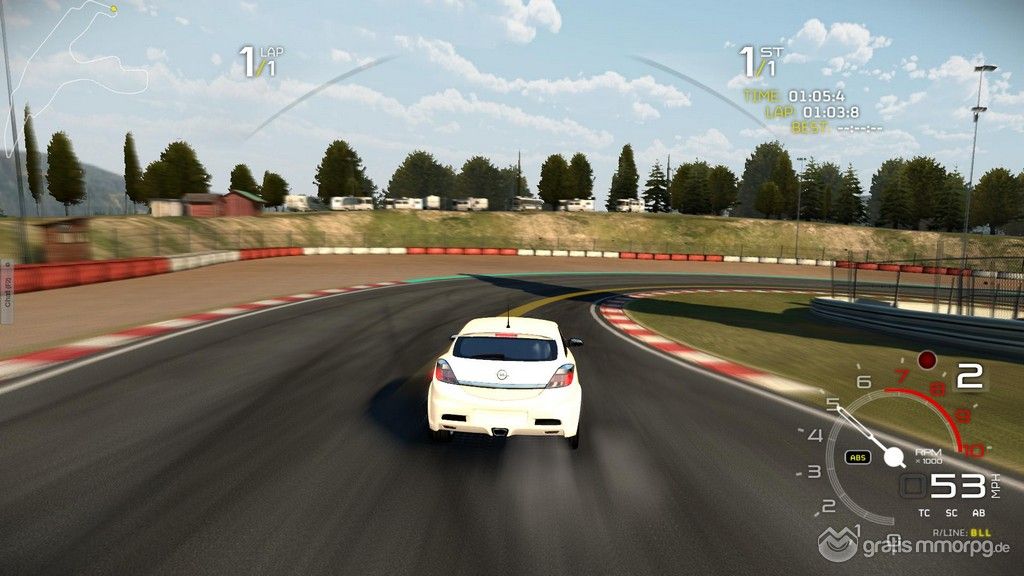The height and width of the screenshot is (576, 1024).
Task: Toggle the SC stability control indicator
Action: tap(951, 513)
